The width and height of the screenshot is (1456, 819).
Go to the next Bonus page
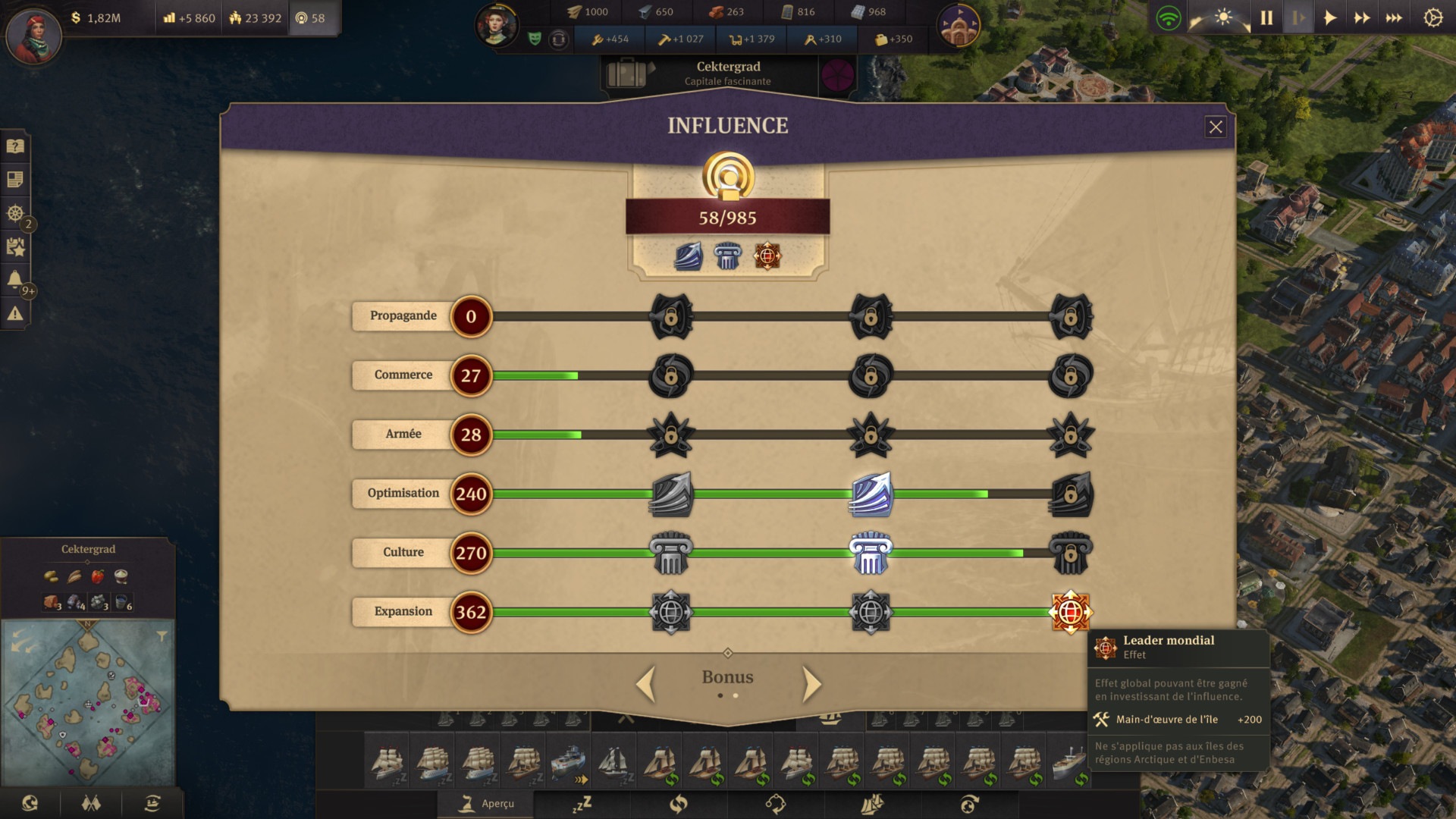(x=811, y=684)
